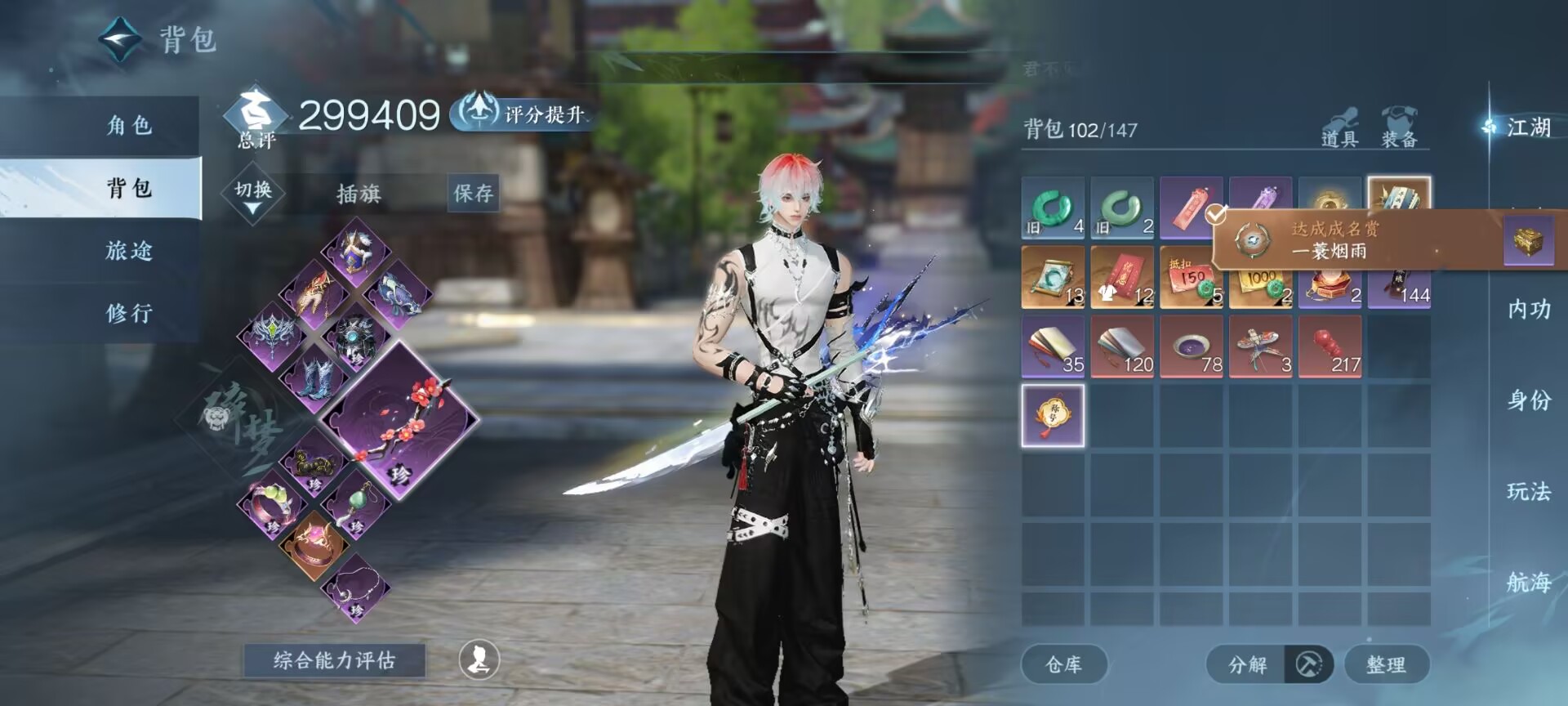Open 综合能力评估 ability evaluation
Screen dimensions: 1568x706
(x=334, y=660)
